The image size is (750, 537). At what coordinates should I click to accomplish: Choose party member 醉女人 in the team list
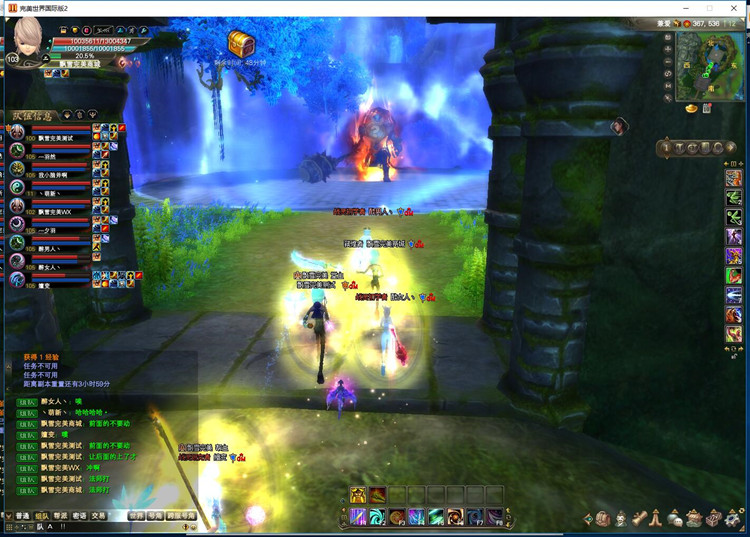[x=50, y=268]
